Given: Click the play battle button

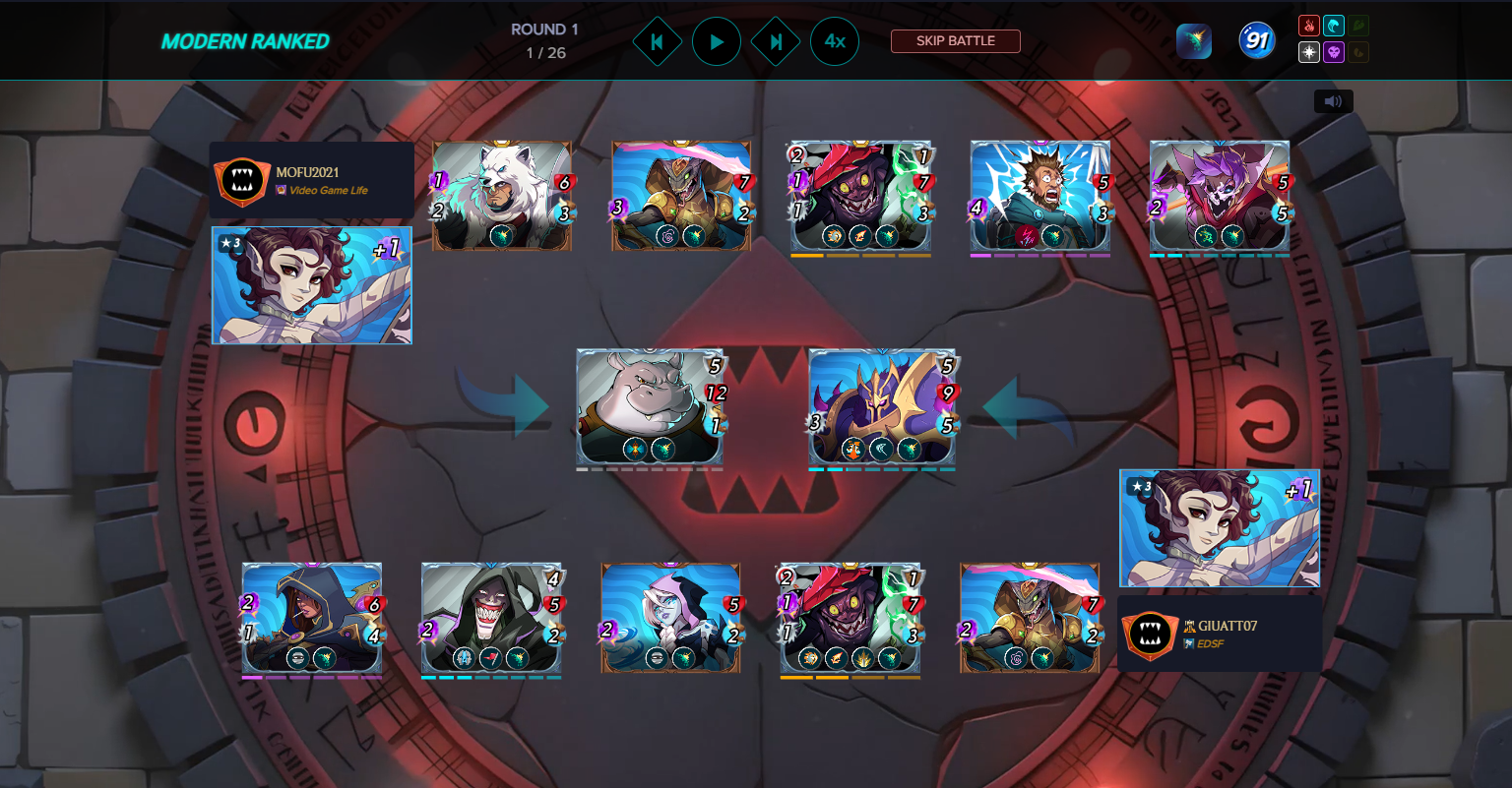Looking at the screenshot, I should pos(717,41).
